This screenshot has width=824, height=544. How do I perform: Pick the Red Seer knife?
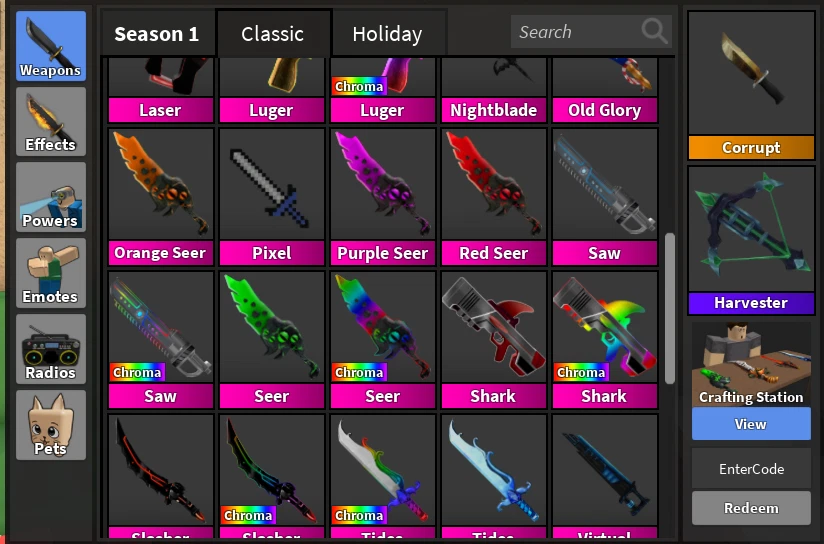pyautogui.click(x=493, y=196)
